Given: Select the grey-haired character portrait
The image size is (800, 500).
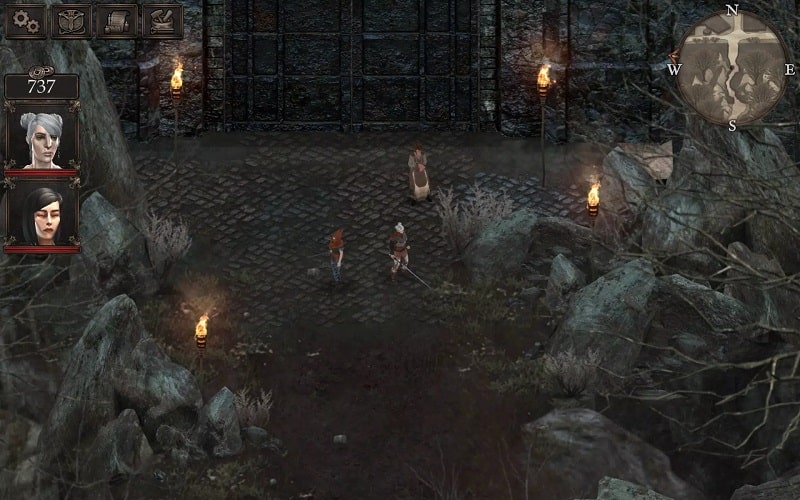Looking at the screenshot, I should click(42, 138).
